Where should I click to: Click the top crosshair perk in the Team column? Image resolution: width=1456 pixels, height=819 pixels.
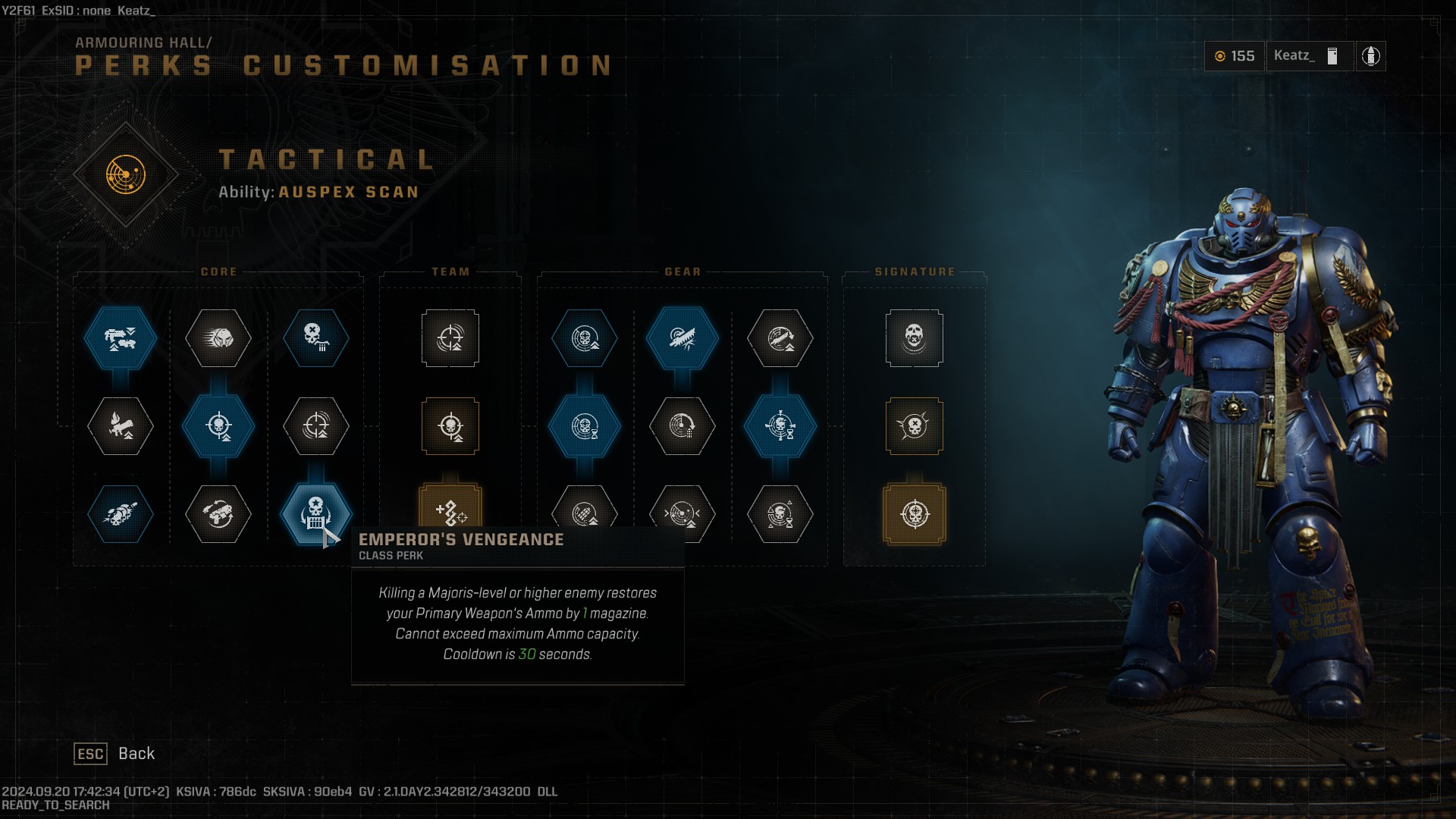click(x=450, y=340)
